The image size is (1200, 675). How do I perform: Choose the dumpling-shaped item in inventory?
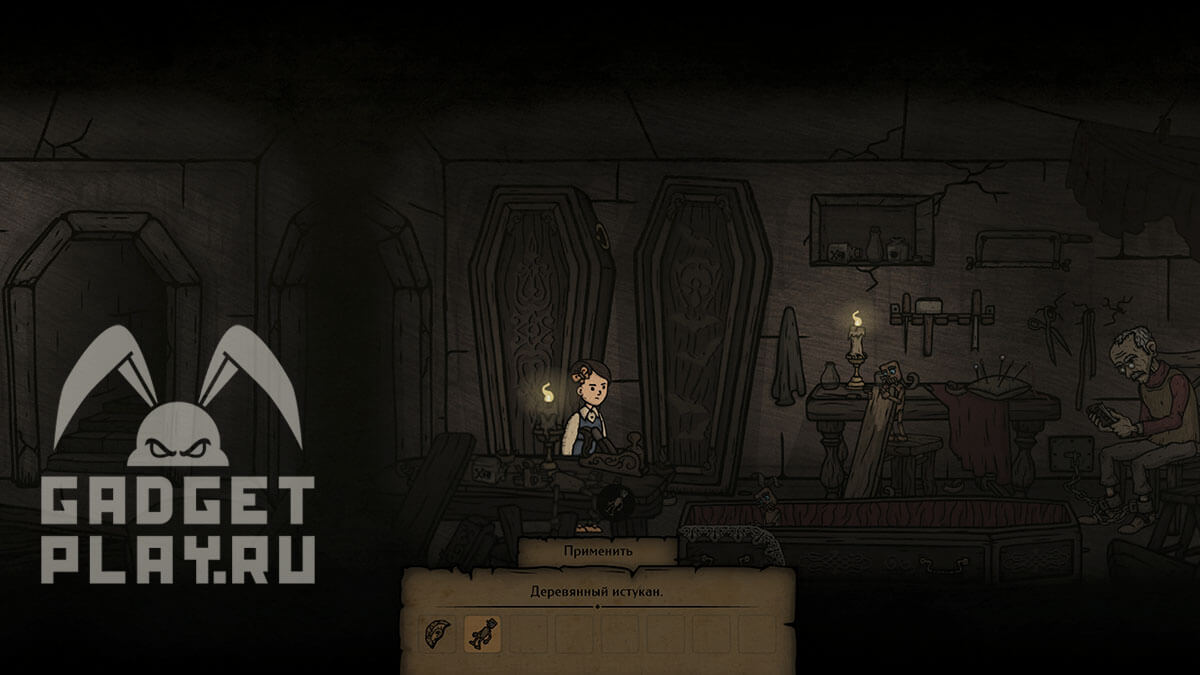[x=438, y=634]
